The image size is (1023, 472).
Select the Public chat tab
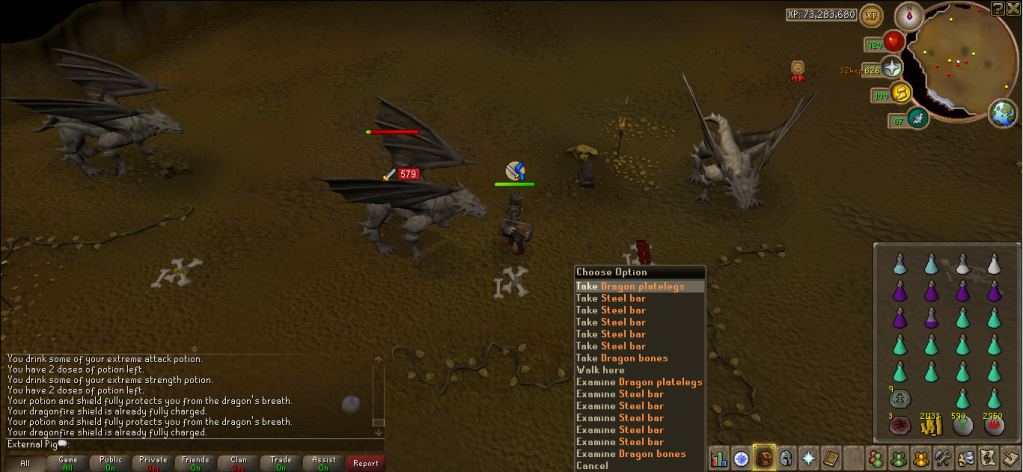(110, 463)
